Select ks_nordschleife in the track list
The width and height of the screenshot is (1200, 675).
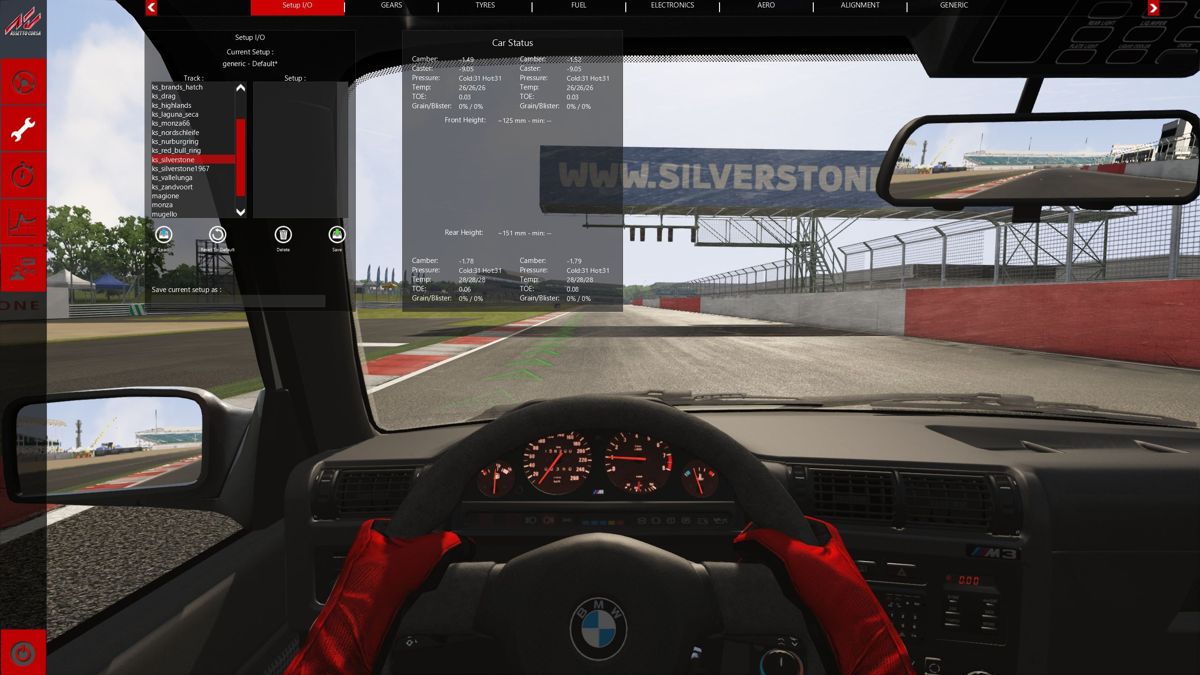click(x=174, y=132)
